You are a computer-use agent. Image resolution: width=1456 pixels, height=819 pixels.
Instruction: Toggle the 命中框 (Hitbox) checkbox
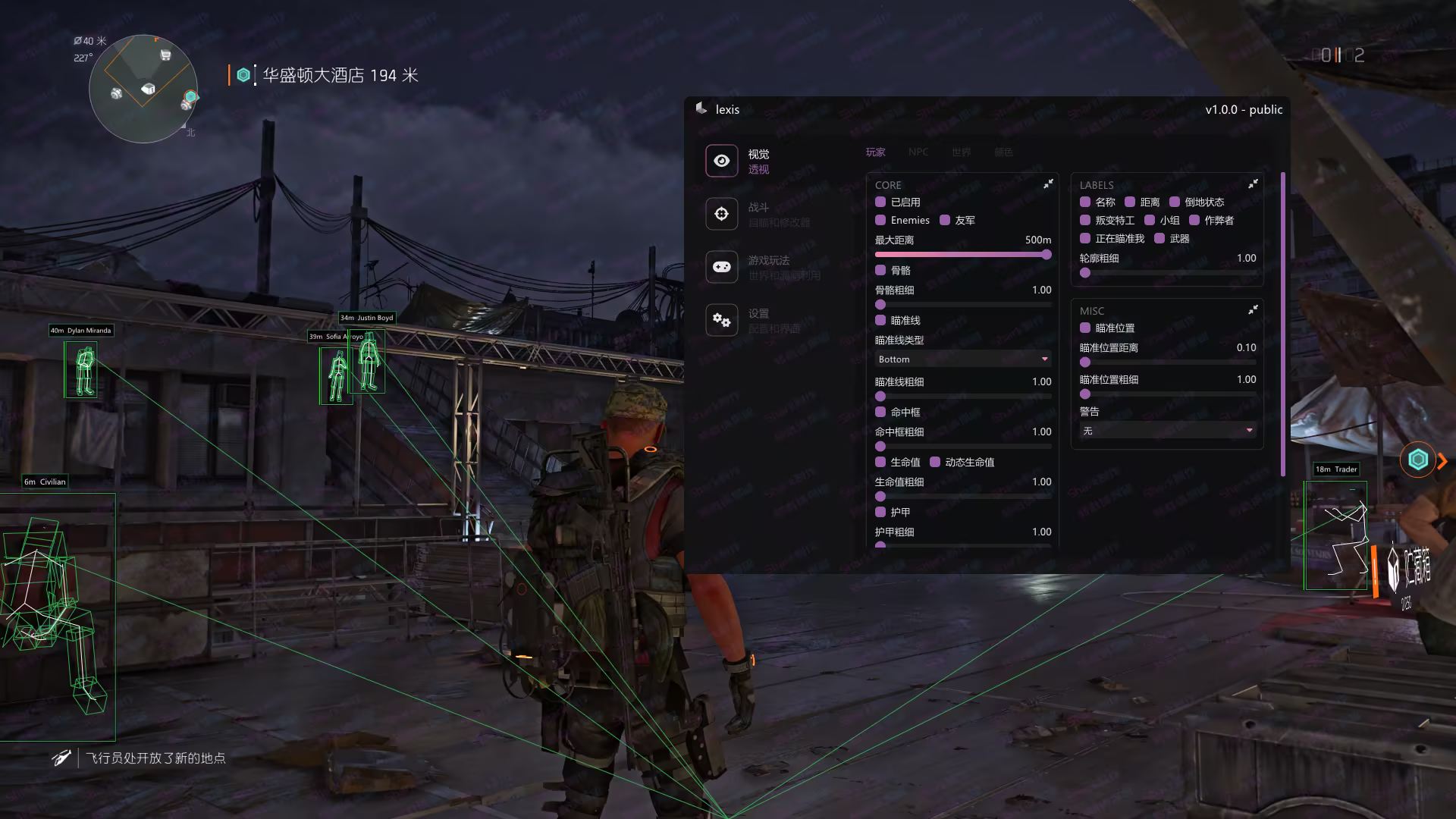tap(880, 413)
